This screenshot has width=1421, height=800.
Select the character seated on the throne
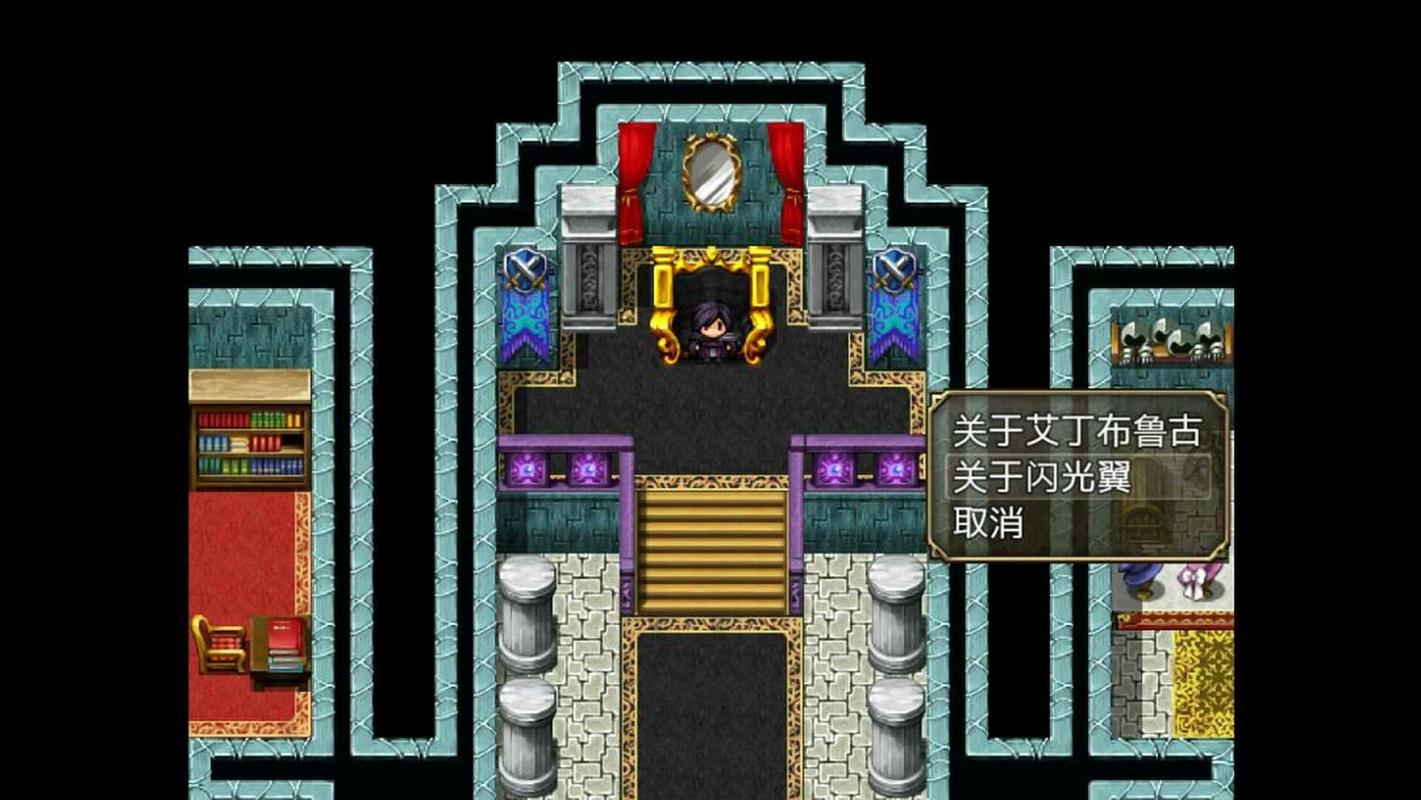pyautogui.click(x=711, y=330)
